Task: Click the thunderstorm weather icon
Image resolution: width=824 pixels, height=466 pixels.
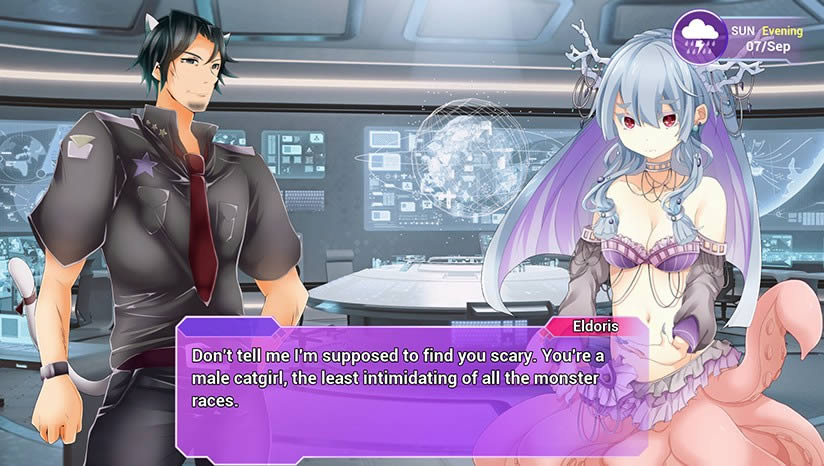Action: coord(696,35)
